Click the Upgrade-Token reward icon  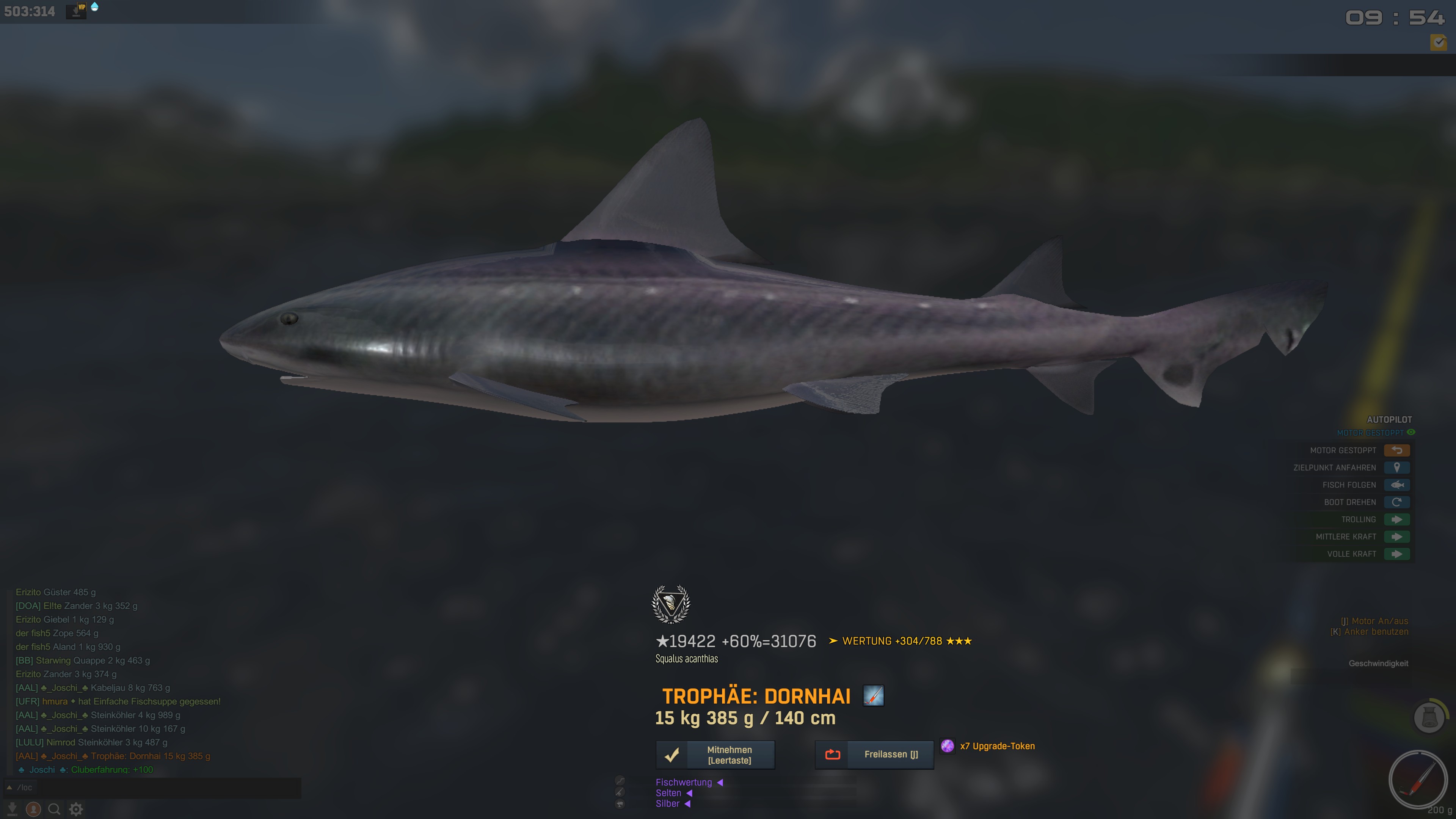coord(947,746)
